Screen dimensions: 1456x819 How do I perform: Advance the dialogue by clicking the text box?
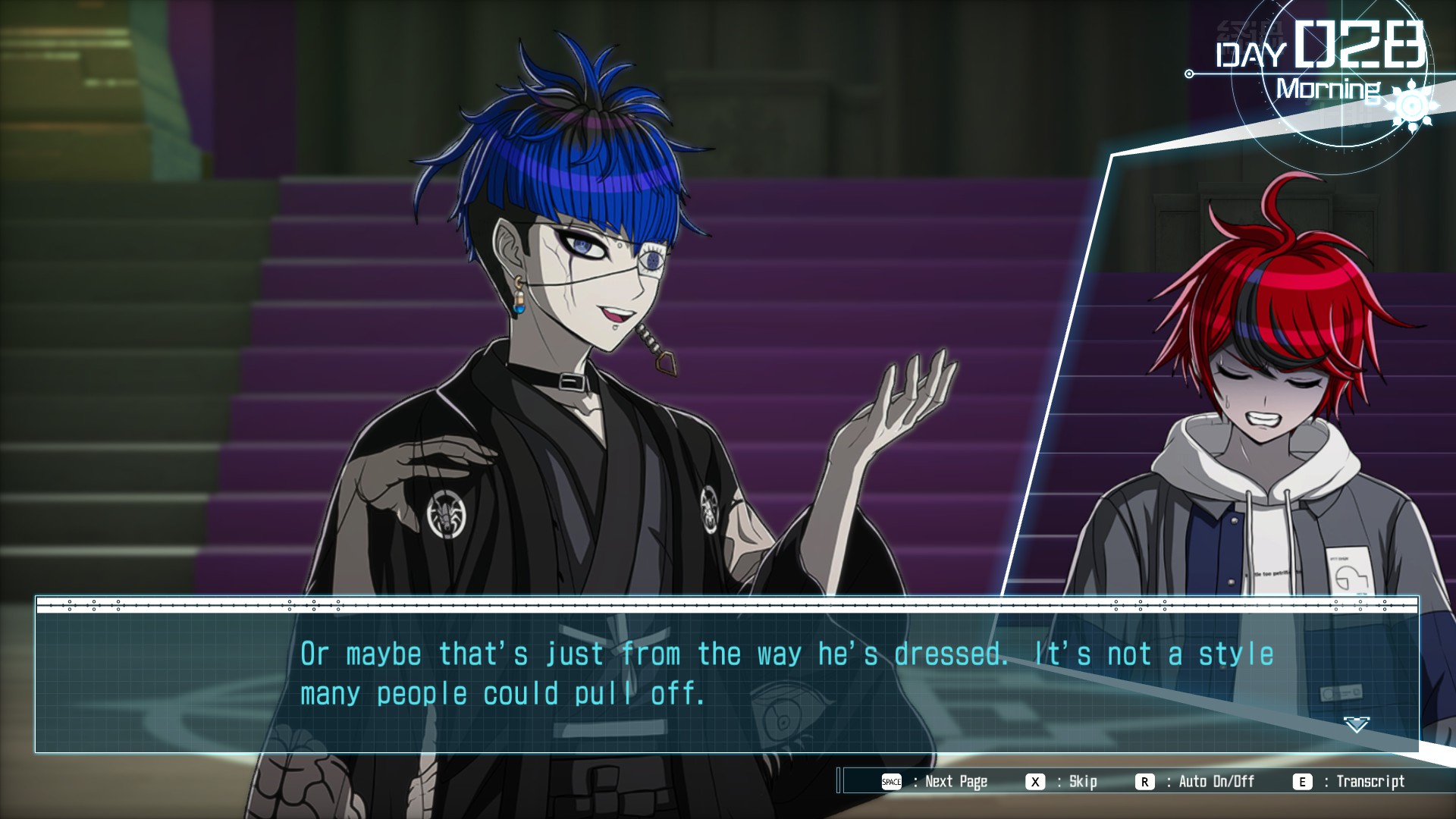point(726,675)
